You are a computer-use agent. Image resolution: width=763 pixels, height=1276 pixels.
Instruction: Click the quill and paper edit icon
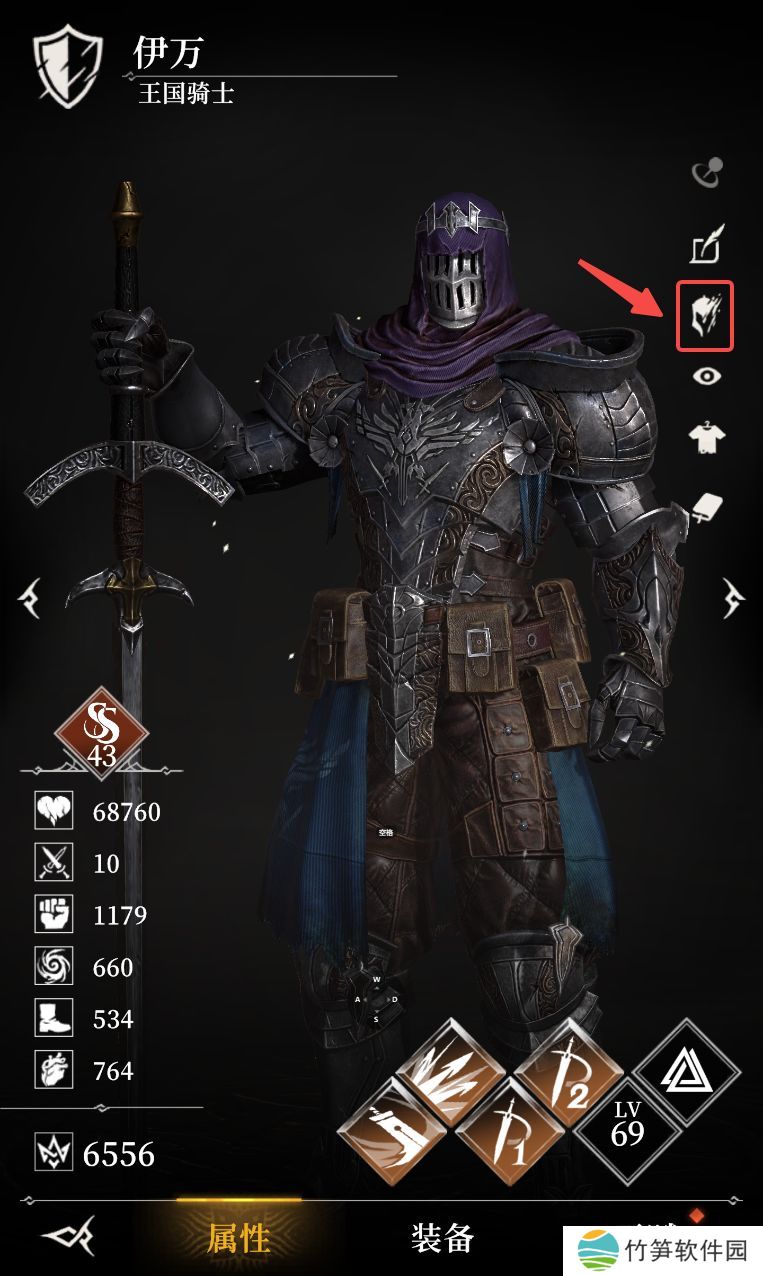tap(707, 245)
